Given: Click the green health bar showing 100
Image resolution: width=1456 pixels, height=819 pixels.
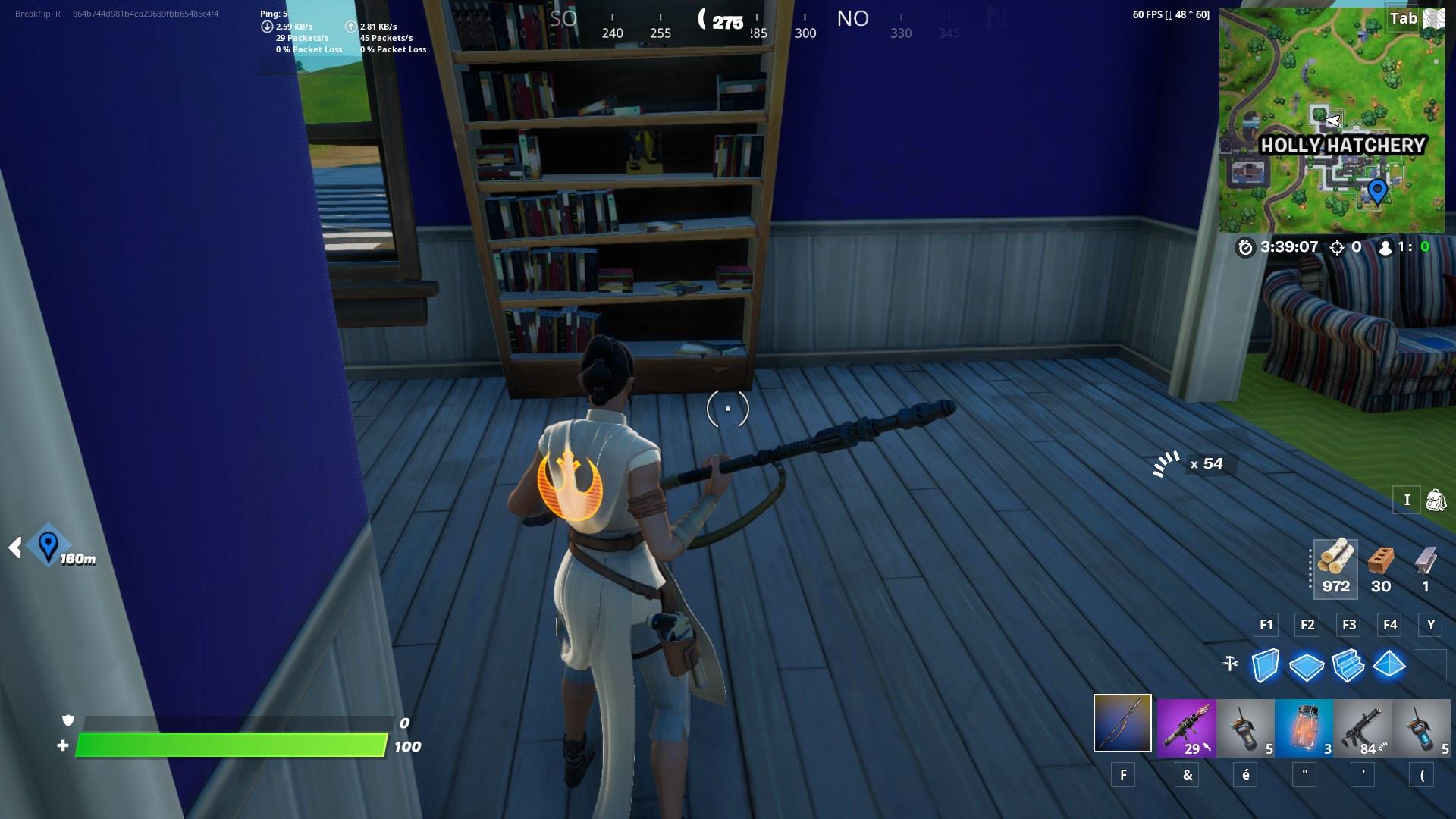Looking at the screenshot, I should click(x=227, y=746).
